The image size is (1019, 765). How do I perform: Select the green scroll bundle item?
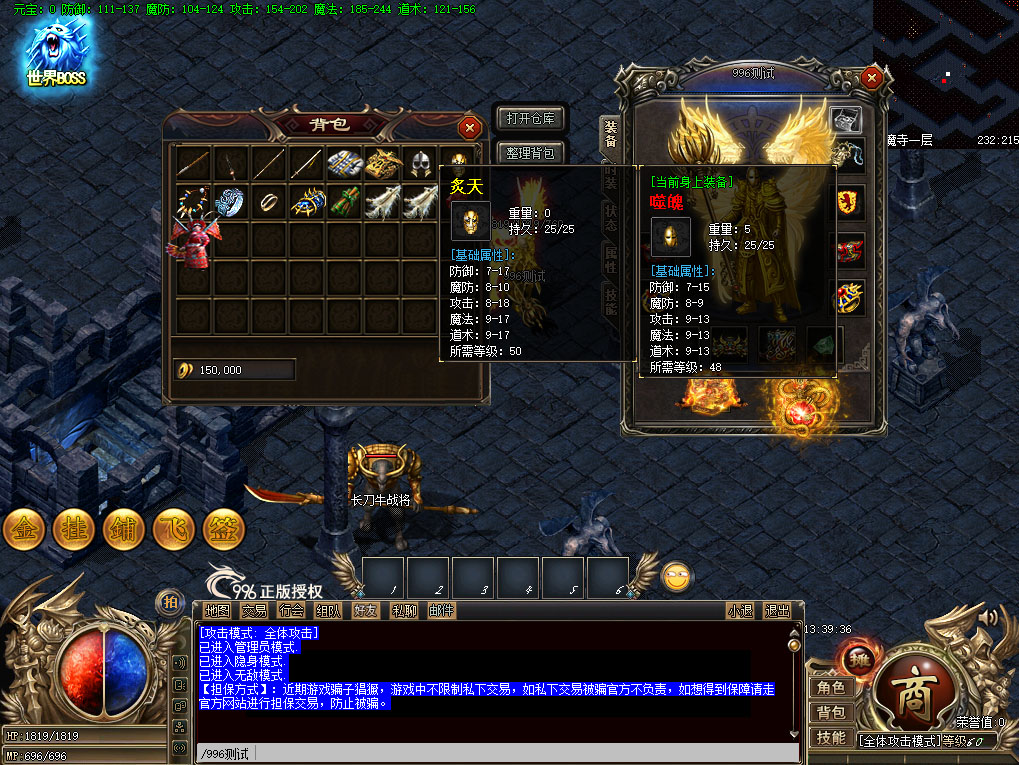click(344, 201)
